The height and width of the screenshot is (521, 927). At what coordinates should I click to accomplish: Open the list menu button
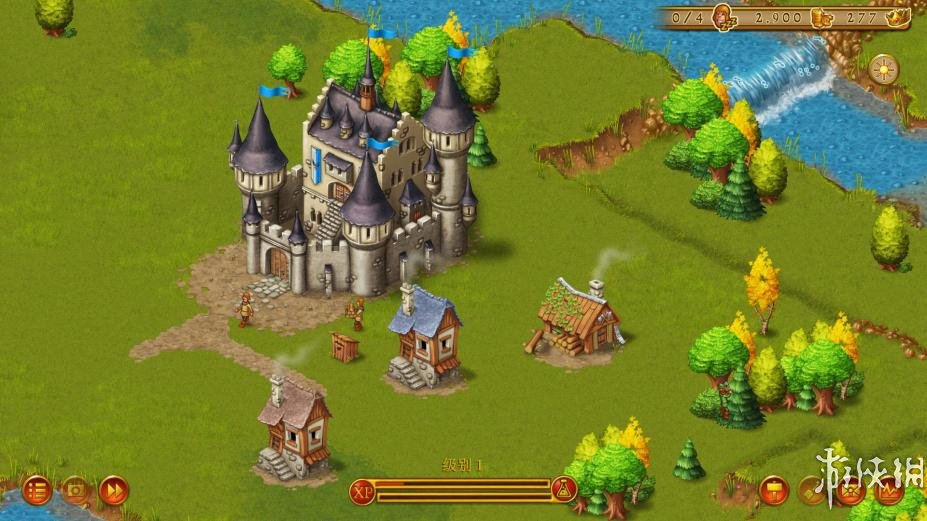(x=37, y=490)
